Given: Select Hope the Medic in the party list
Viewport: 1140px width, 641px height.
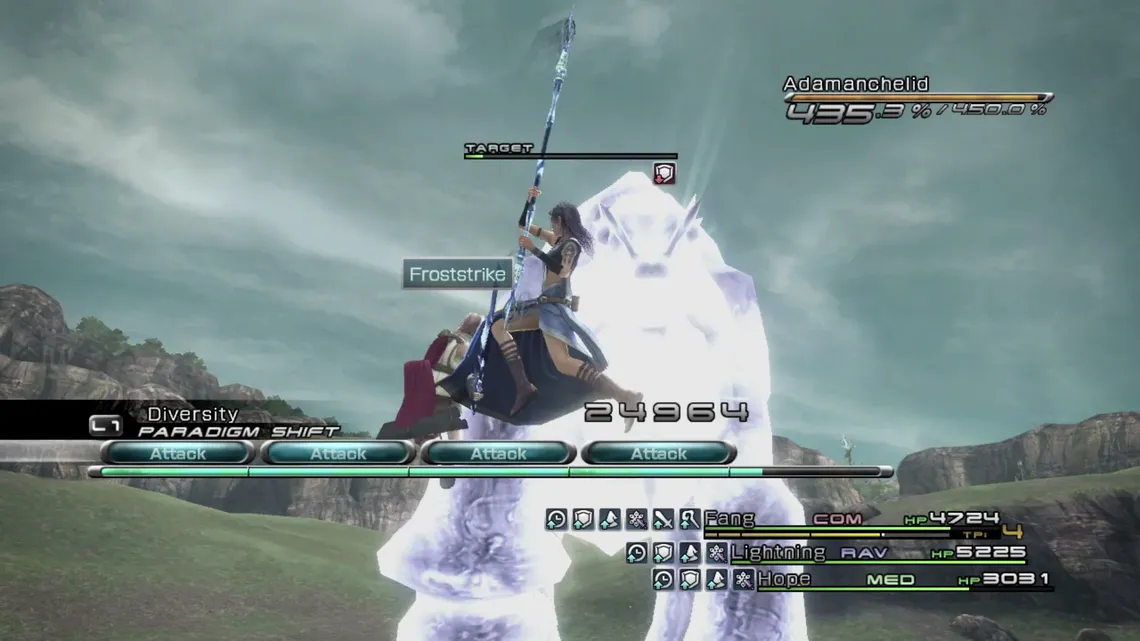Looking at the screenshot, I should point(784,579).
